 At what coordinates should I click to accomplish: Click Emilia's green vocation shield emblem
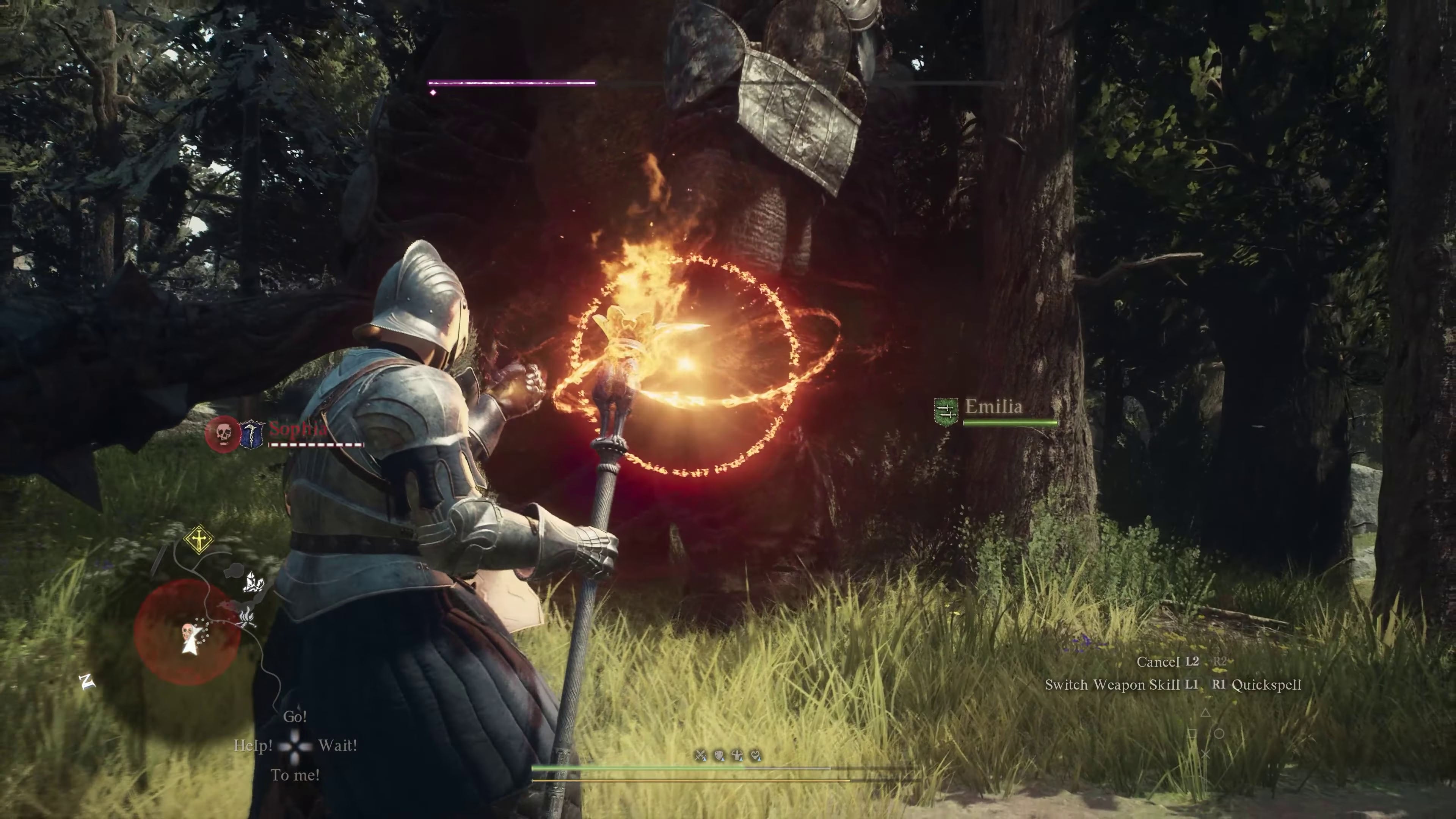point(946,412)
